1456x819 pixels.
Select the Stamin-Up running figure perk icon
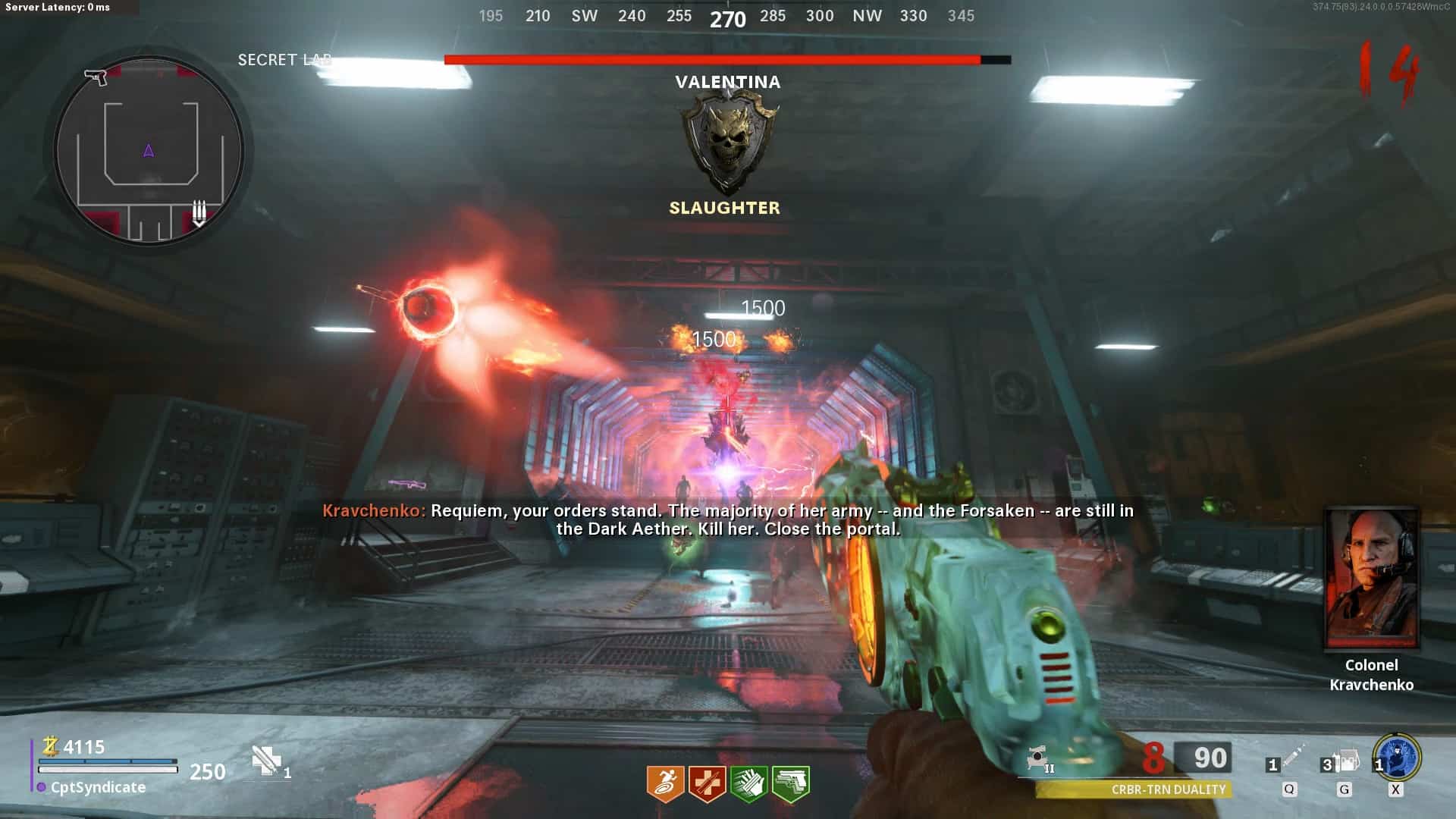coord(665,783)
